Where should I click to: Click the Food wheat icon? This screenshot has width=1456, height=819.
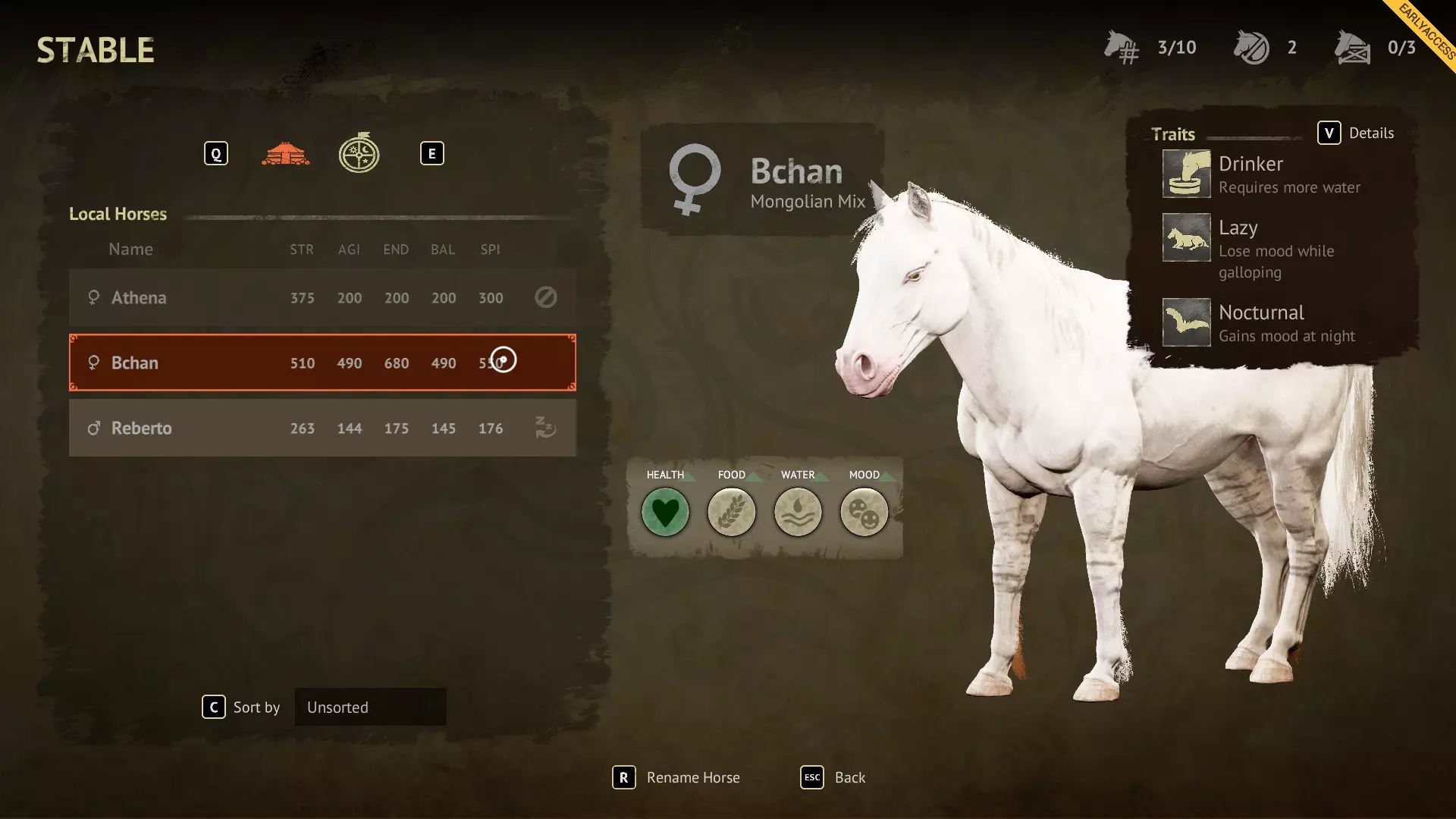[x=731, y=513]
